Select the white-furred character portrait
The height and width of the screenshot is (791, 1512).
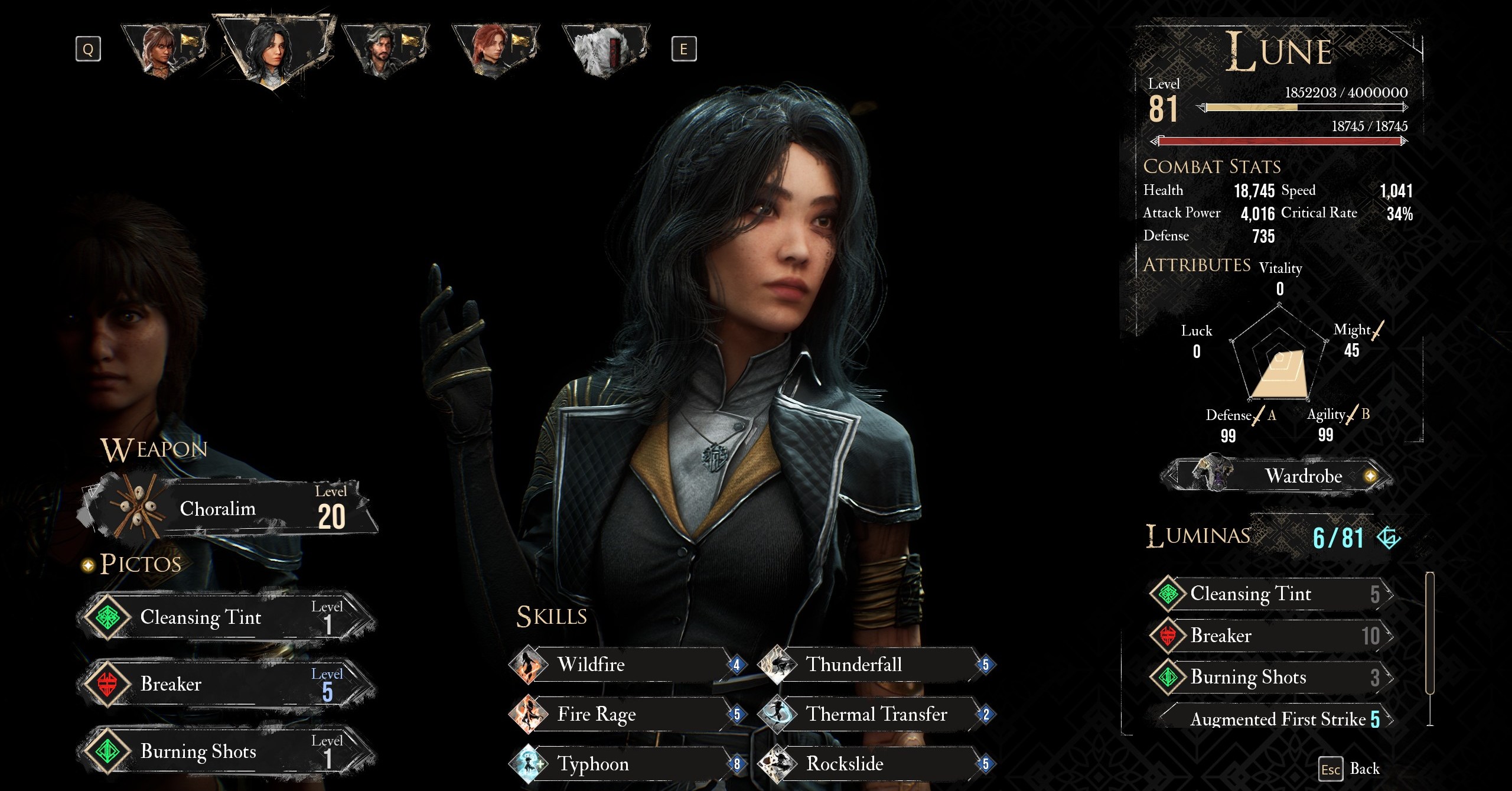pos(605,50)
